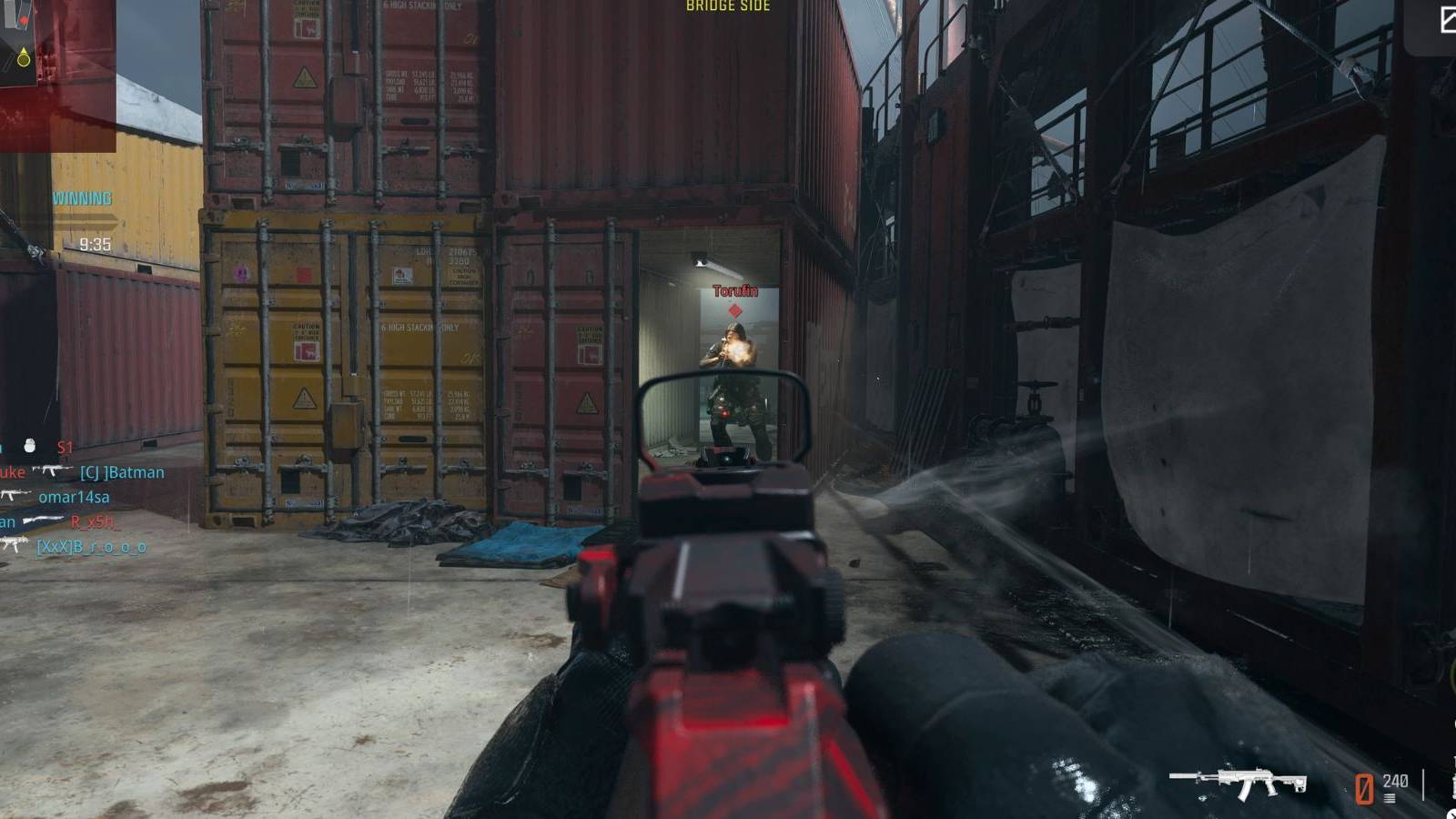Open the S1 scoreboard label
The width and height of the screenshot is (1456, 819).
(66, 448)
